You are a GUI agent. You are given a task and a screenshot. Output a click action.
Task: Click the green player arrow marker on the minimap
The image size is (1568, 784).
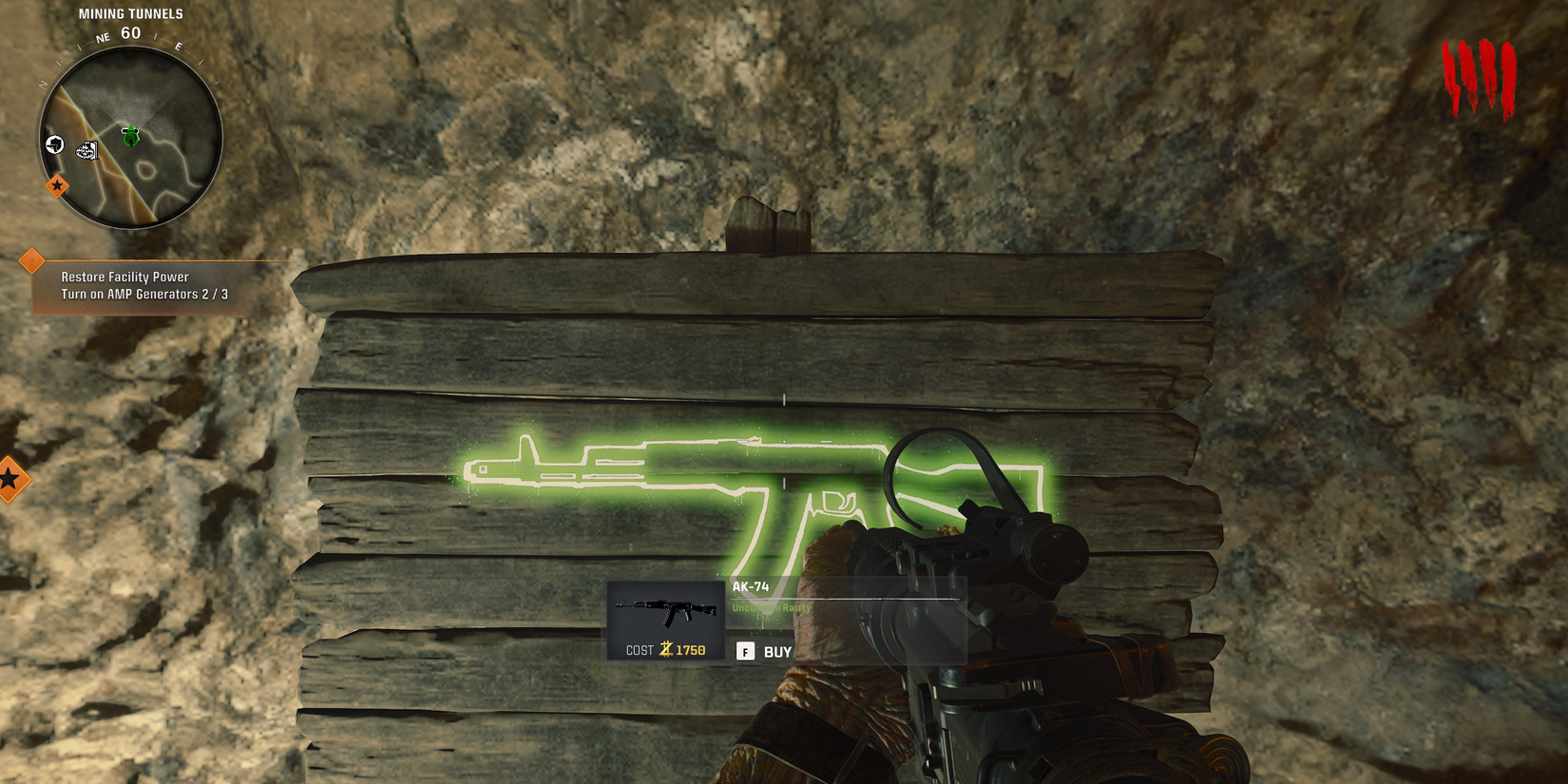pos(130,136)
